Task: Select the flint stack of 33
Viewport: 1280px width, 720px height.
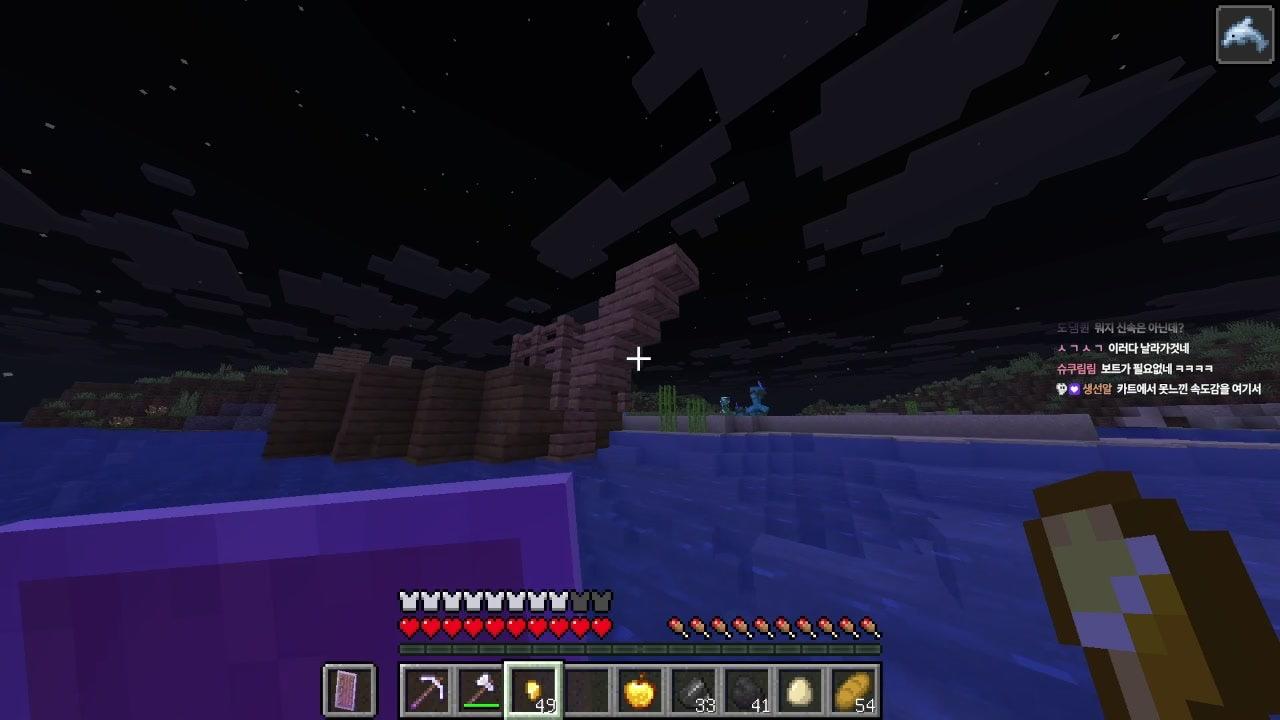Action: pyautogui.click(x=694, y=690)
